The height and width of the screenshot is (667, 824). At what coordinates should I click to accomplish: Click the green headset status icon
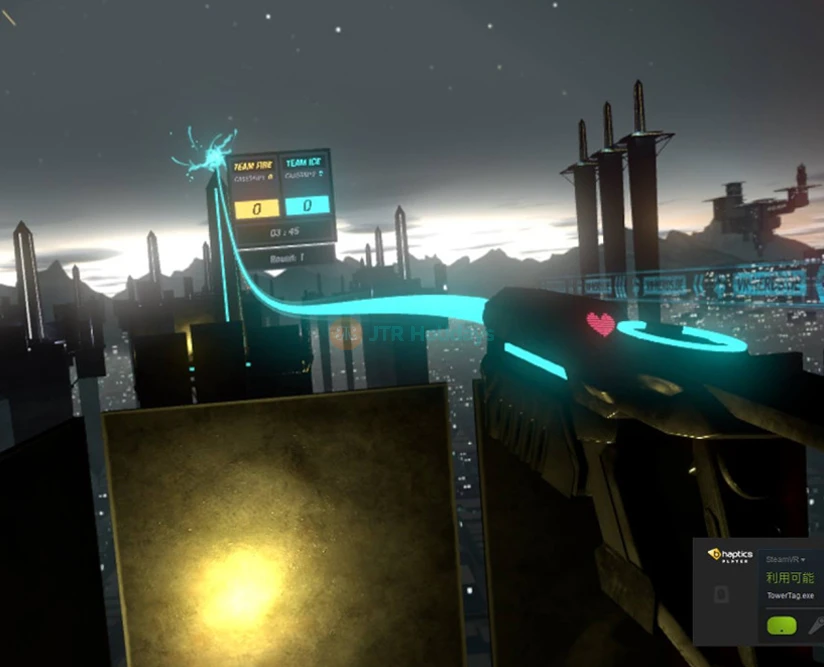coord(781,626)
